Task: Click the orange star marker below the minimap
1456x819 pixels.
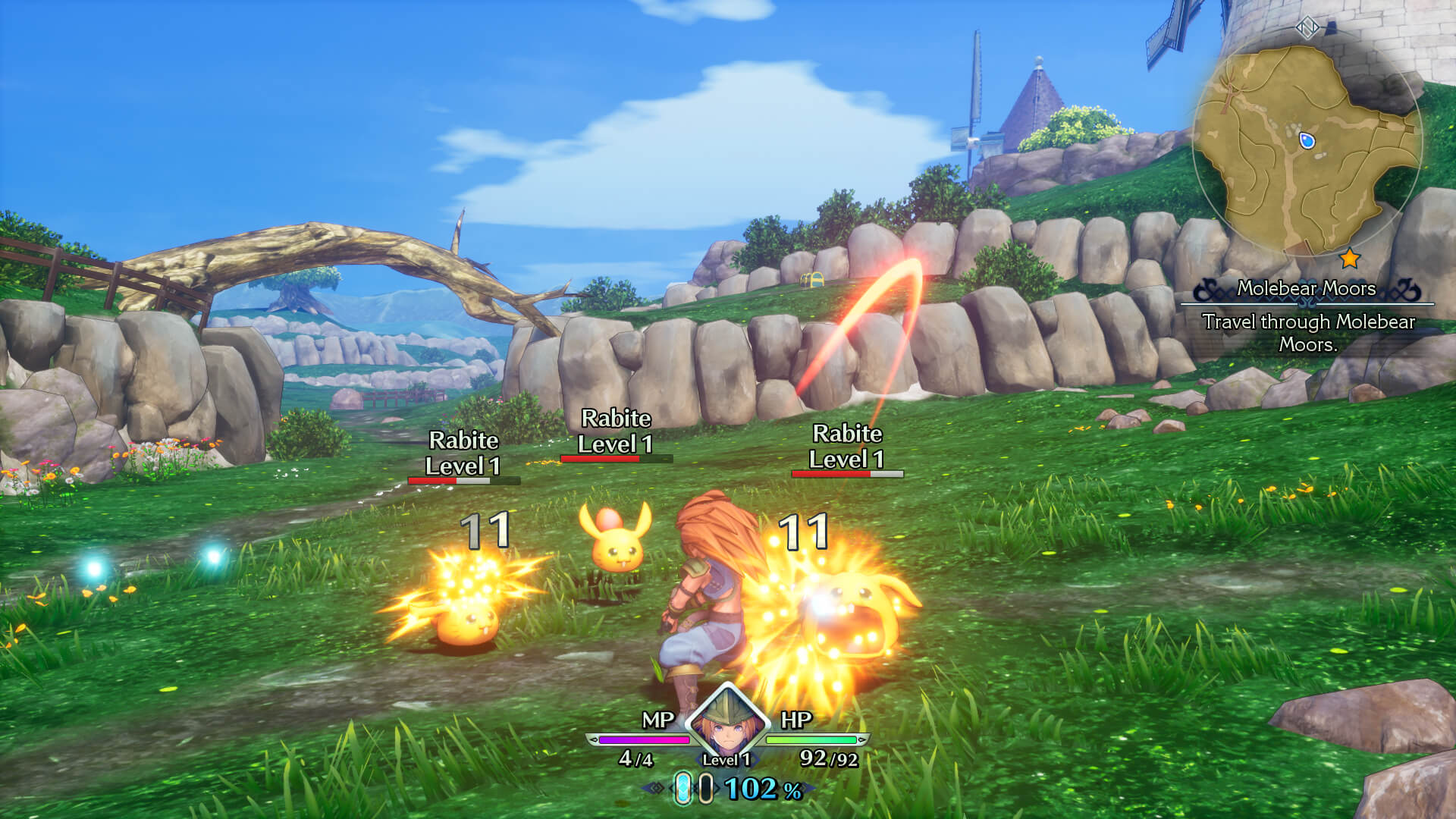Action: [1350, 259]
